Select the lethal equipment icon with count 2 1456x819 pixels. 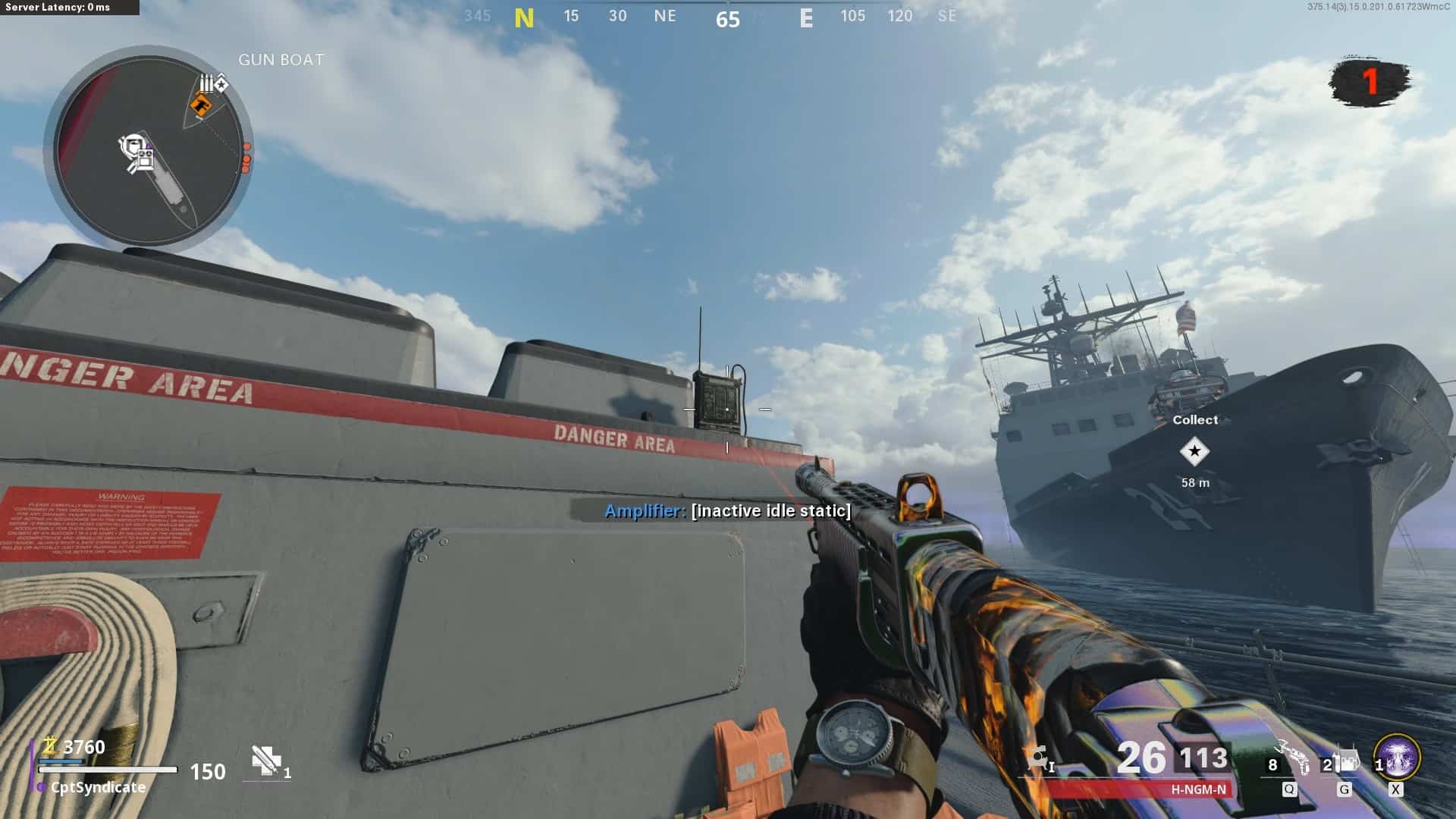(1345, 761)
